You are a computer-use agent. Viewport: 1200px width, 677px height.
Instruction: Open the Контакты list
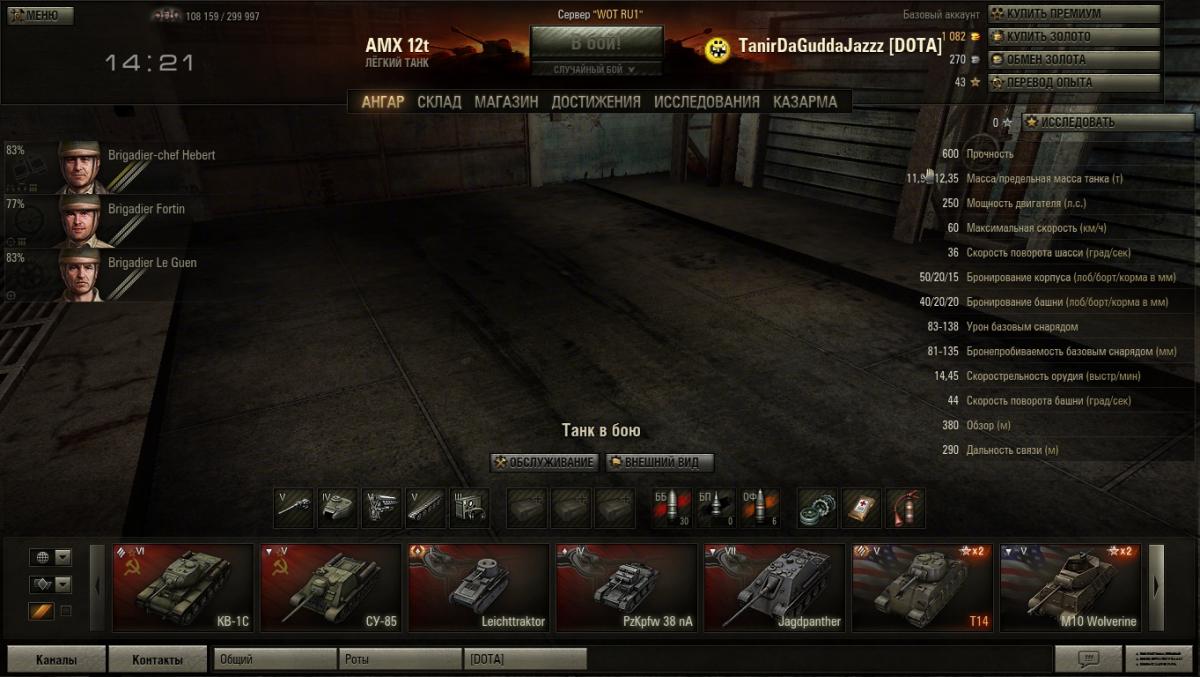click(x=158, y=659)
